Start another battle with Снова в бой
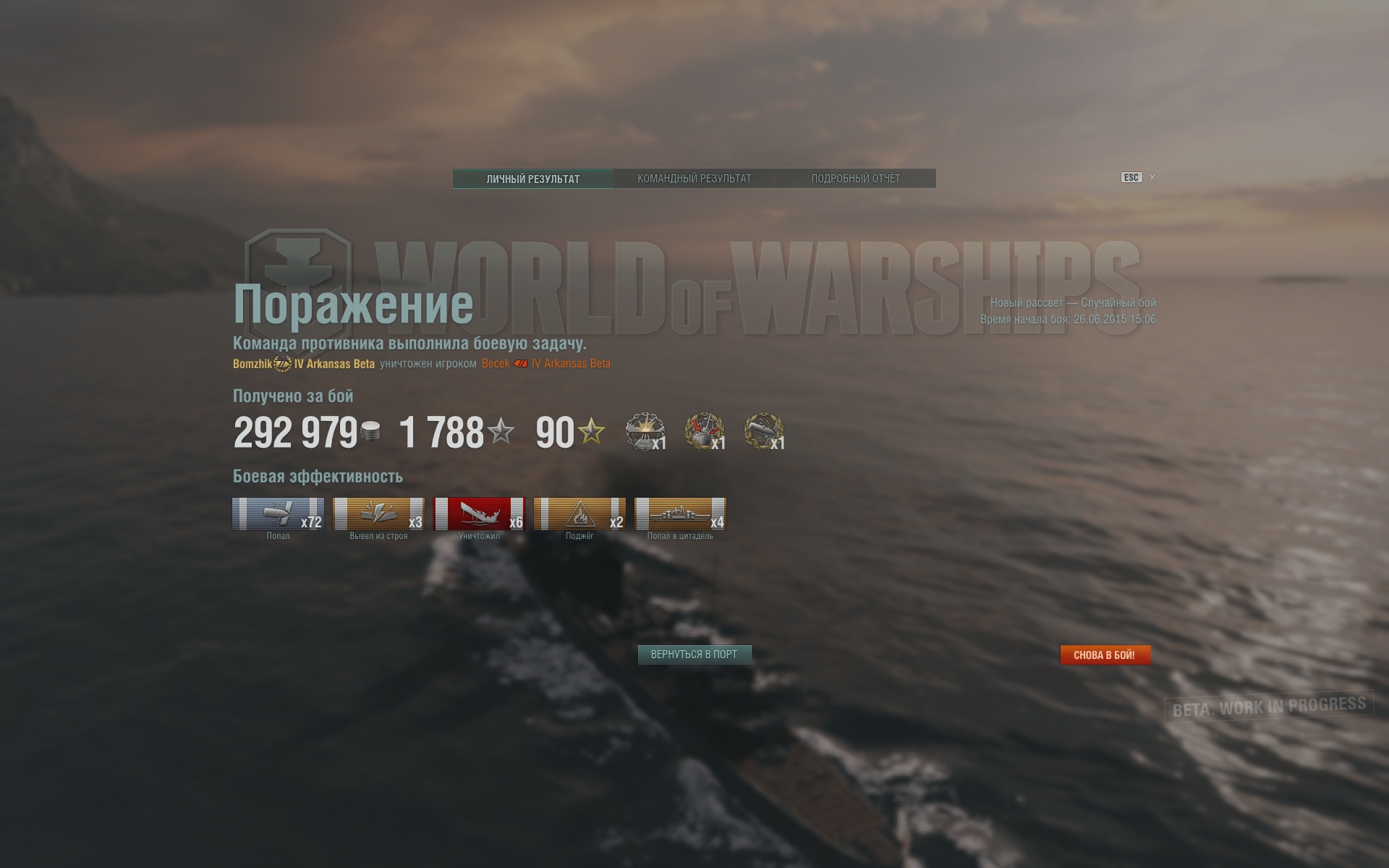Screen dimensions: 1389x868 [x=1105, y=655]
